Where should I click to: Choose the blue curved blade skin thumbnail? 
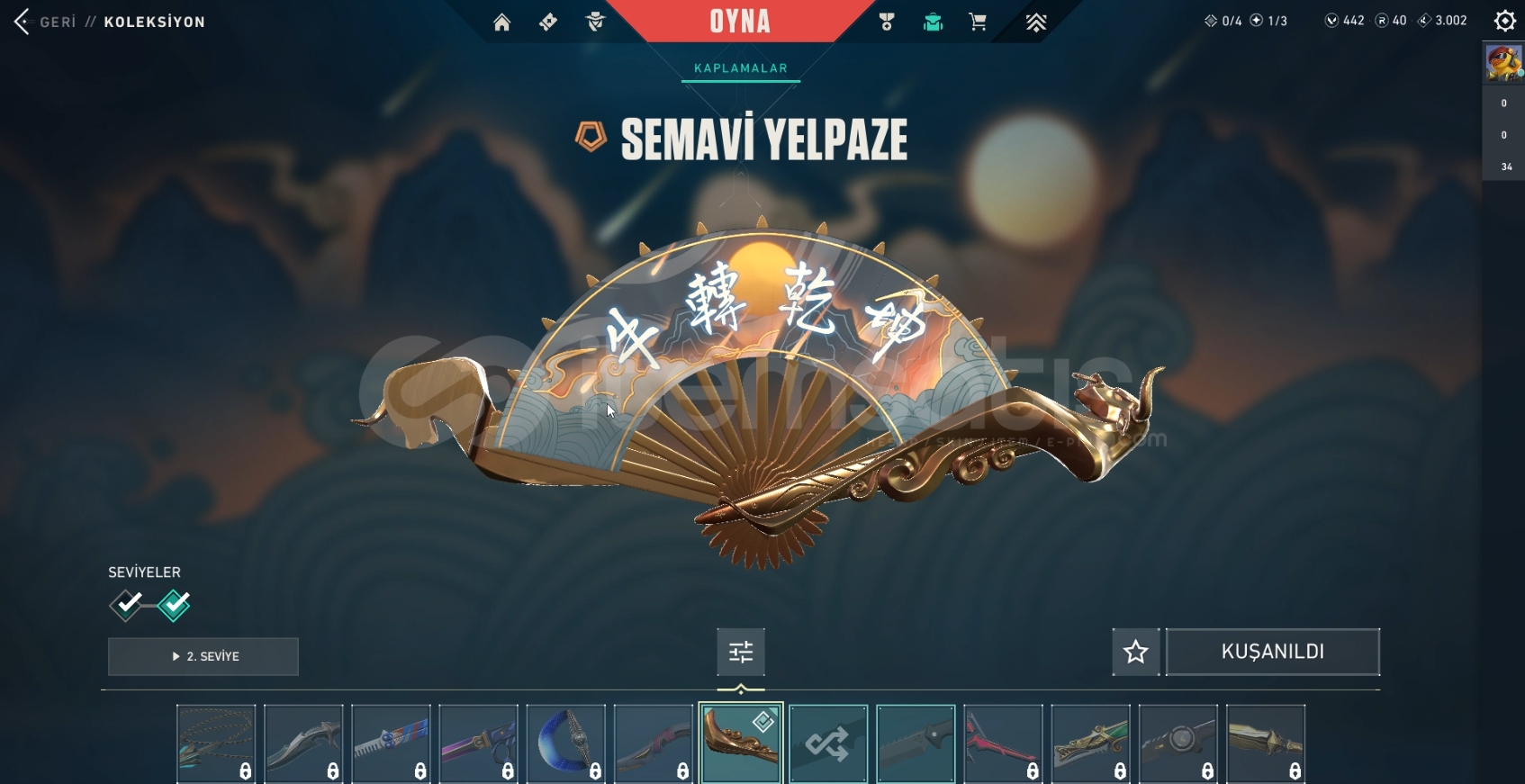[x=565, y=743]
